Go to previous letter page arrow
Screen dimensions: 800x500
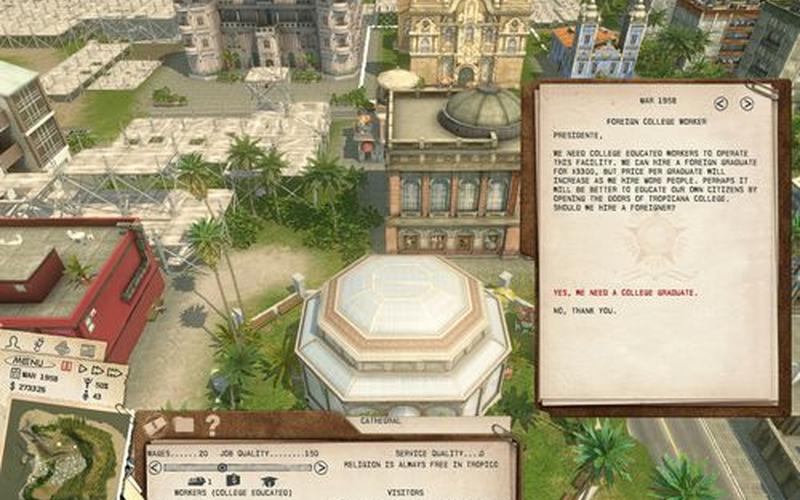721,103
